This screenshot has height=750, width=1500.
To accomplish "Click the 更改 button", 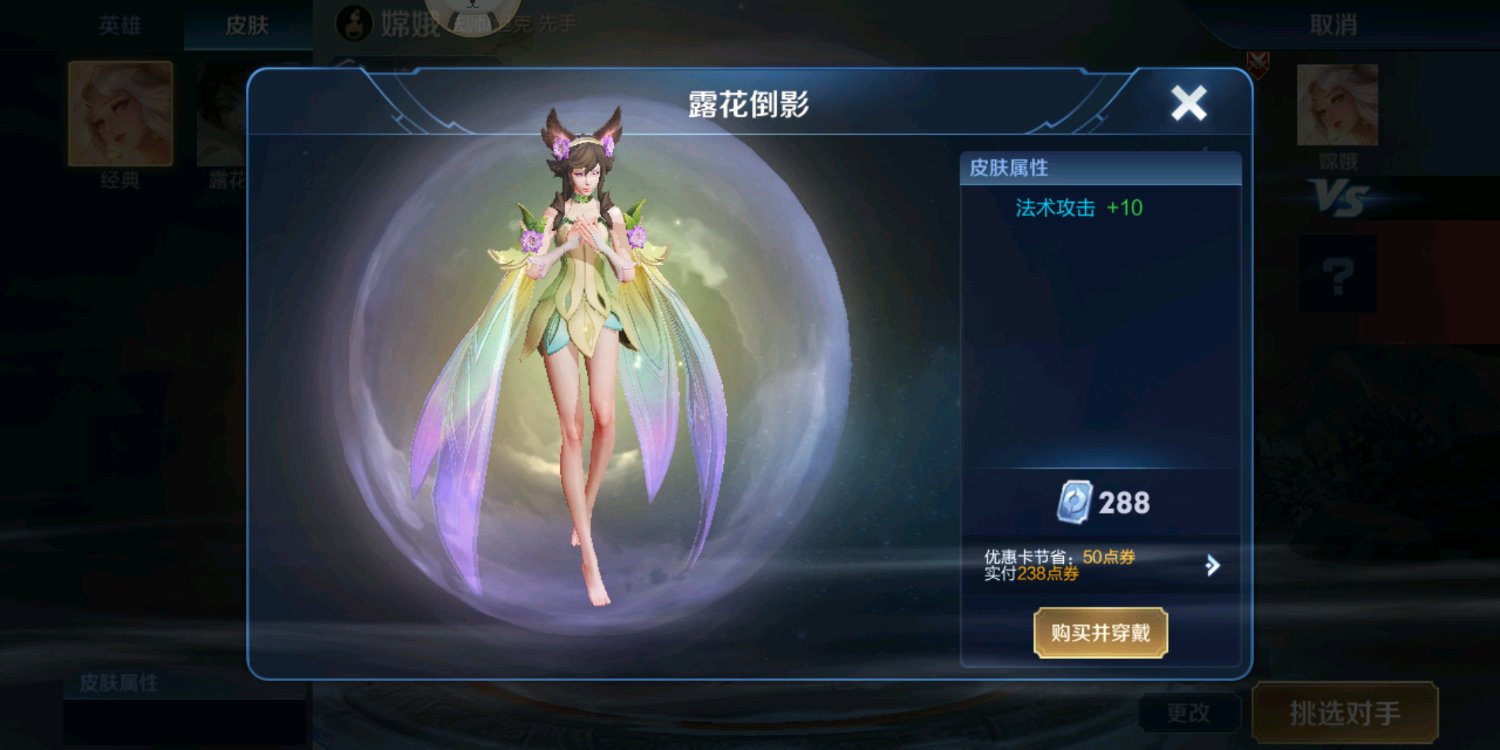I will coord(1188,713).
